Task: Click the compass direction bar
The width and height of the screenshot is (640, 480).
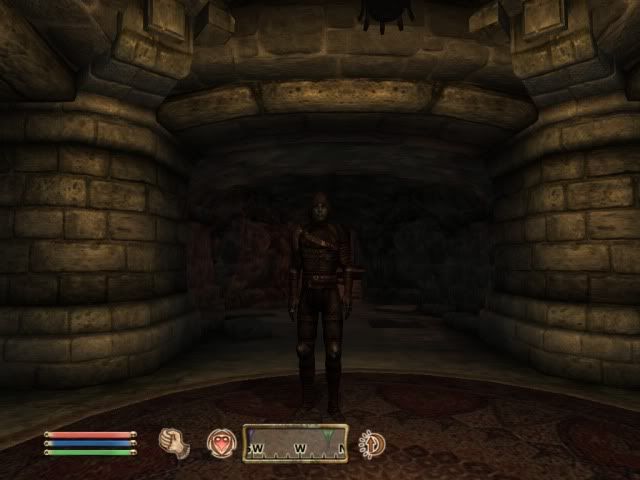Action: (295, 443)
